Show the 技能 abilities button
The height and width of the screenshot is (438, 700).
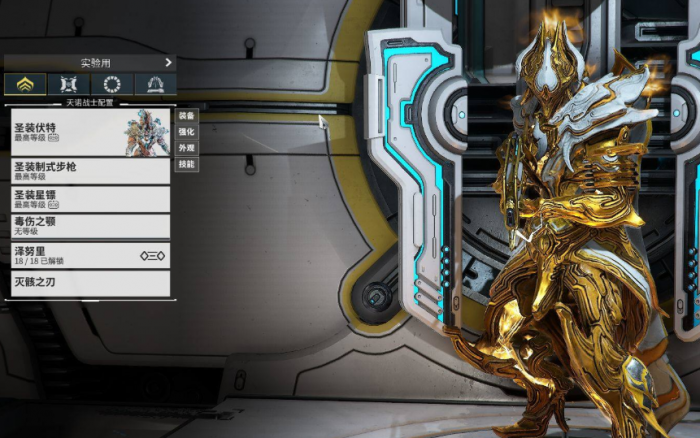[x=186, y=164]
